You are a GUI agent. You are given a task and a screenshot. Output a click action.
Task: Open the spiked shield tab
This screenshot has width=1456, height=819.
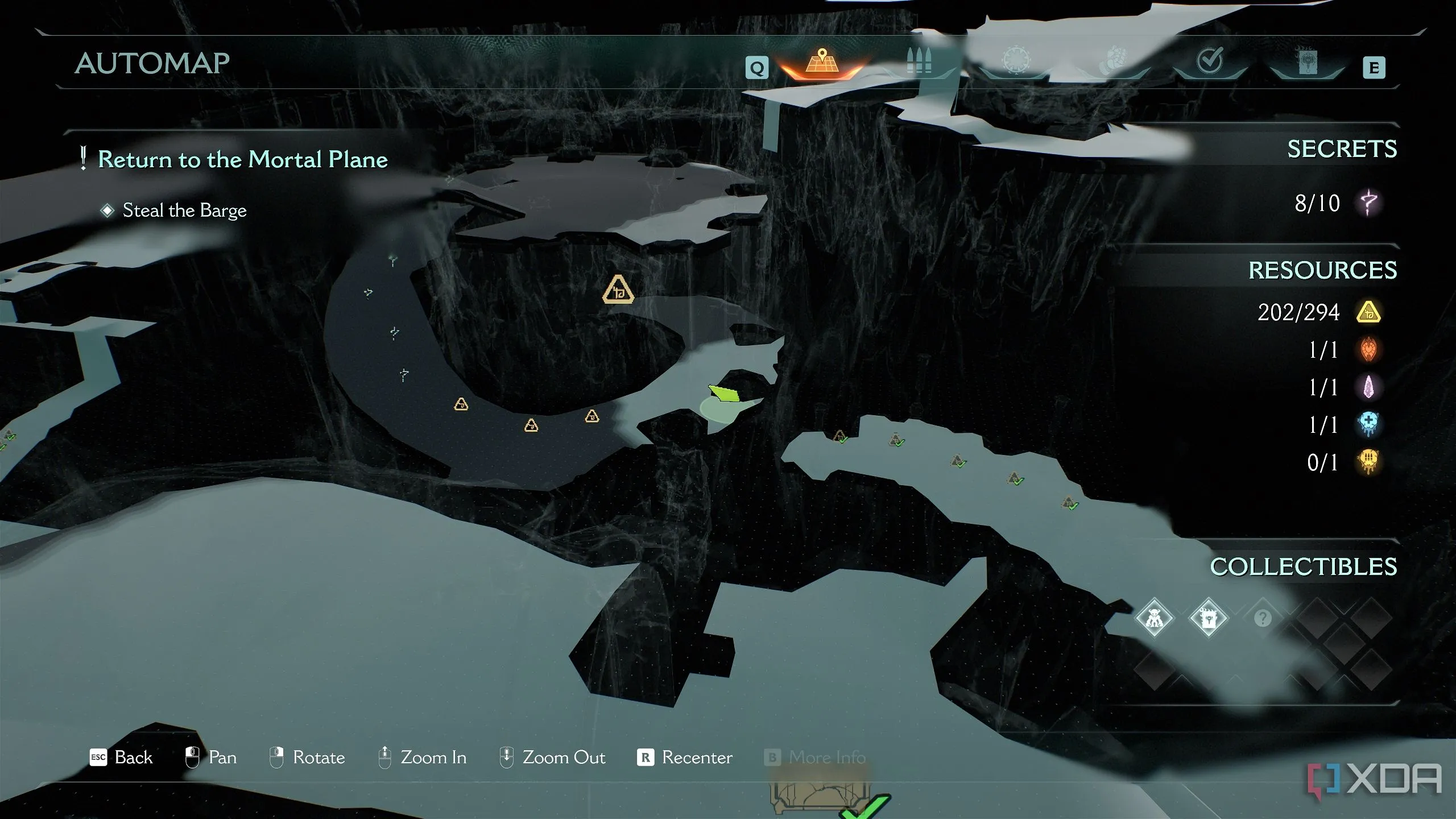[1016, 60]
